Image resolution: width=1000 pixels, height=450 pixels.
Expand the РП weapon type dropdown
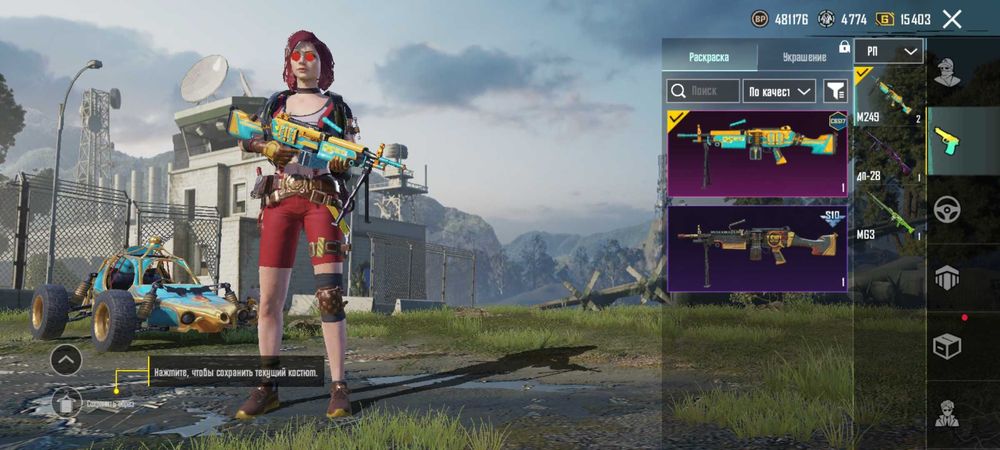[x=889, y=51]
